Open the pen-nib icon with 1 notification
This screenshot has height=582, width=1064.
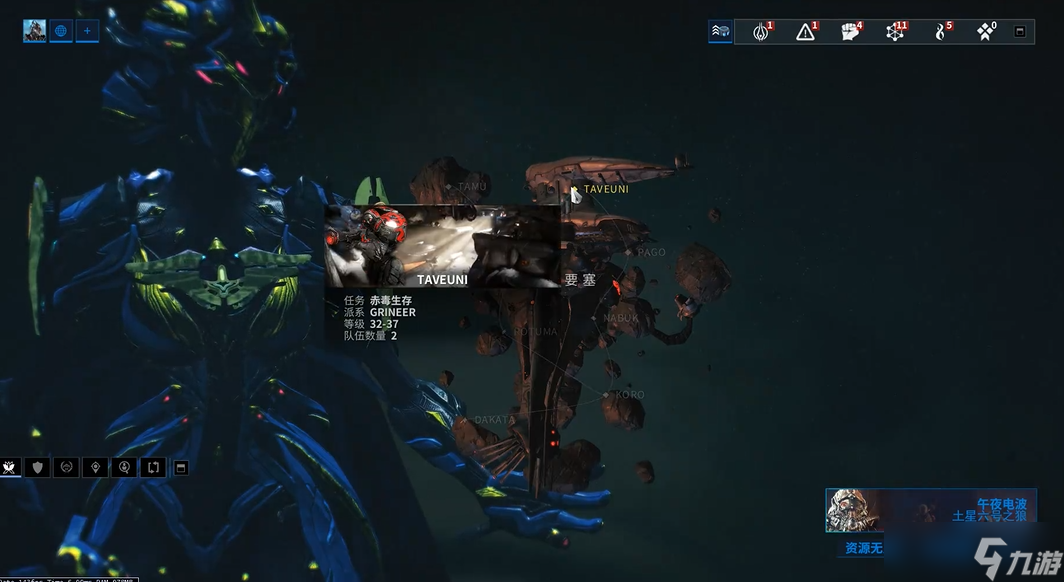763,32
